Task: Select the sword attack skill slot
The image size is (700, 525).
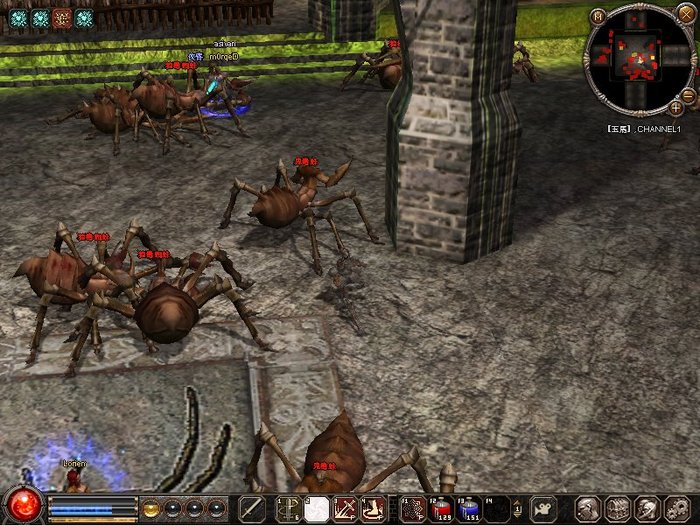Action: click(252, 508)
